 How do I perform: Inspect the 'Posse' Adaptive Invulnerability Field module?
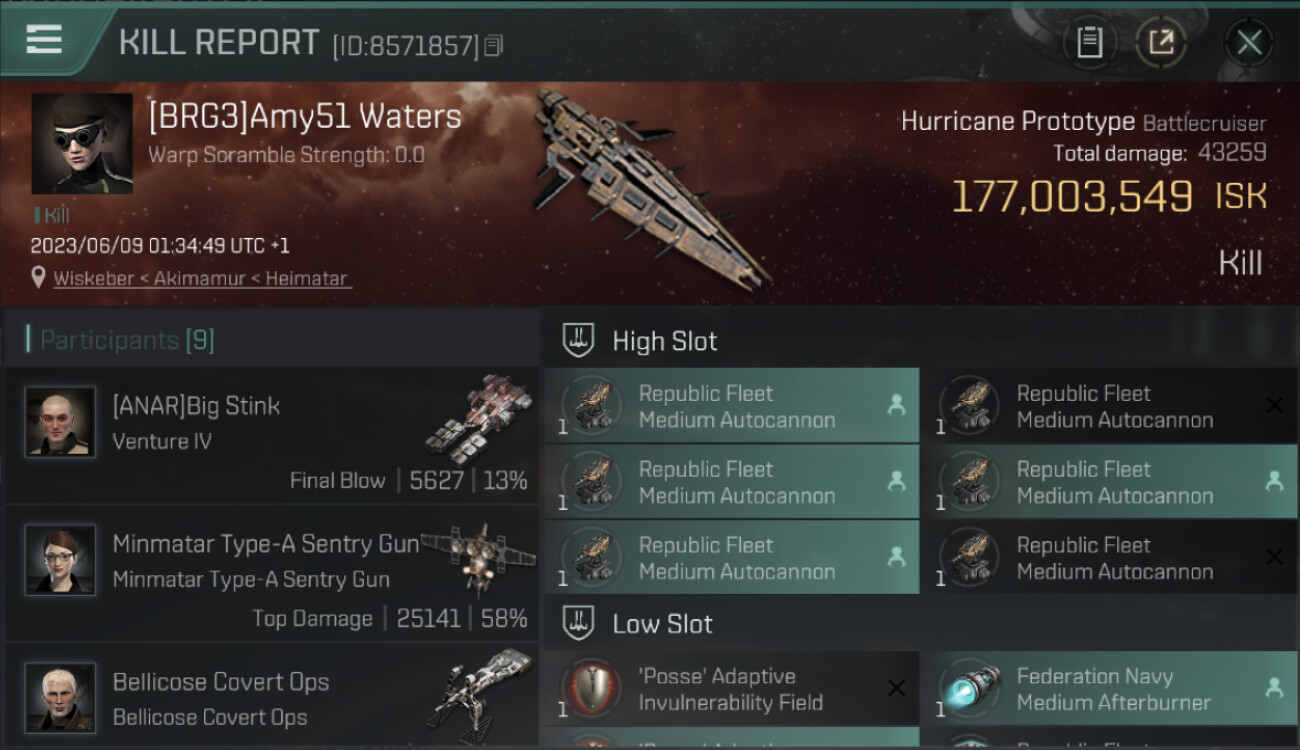pyautogui.click(x=731, y=689)
